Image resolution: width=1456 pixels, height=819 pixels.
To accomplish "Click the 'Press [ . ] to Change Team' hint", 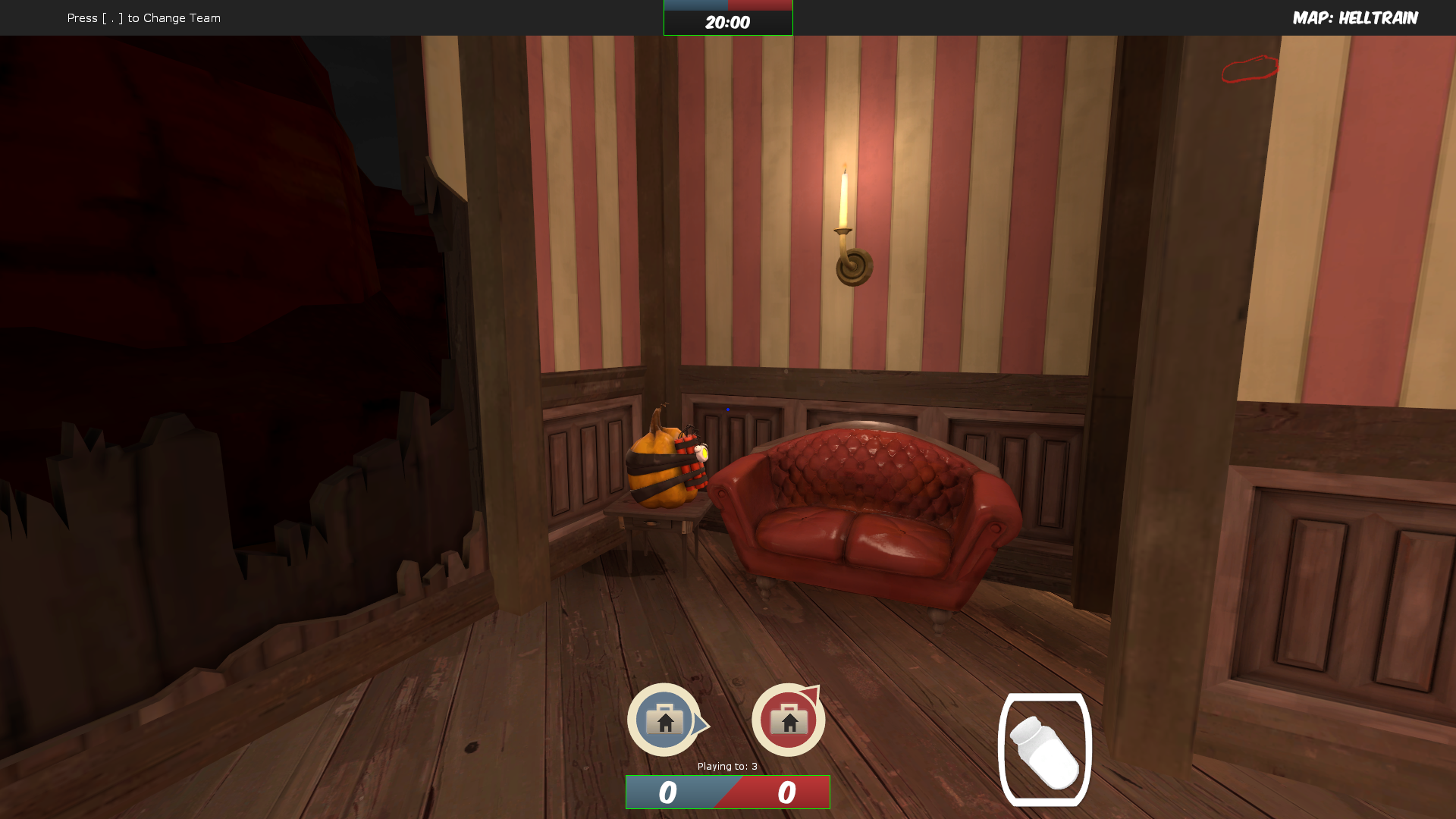I will coord(143,17).
